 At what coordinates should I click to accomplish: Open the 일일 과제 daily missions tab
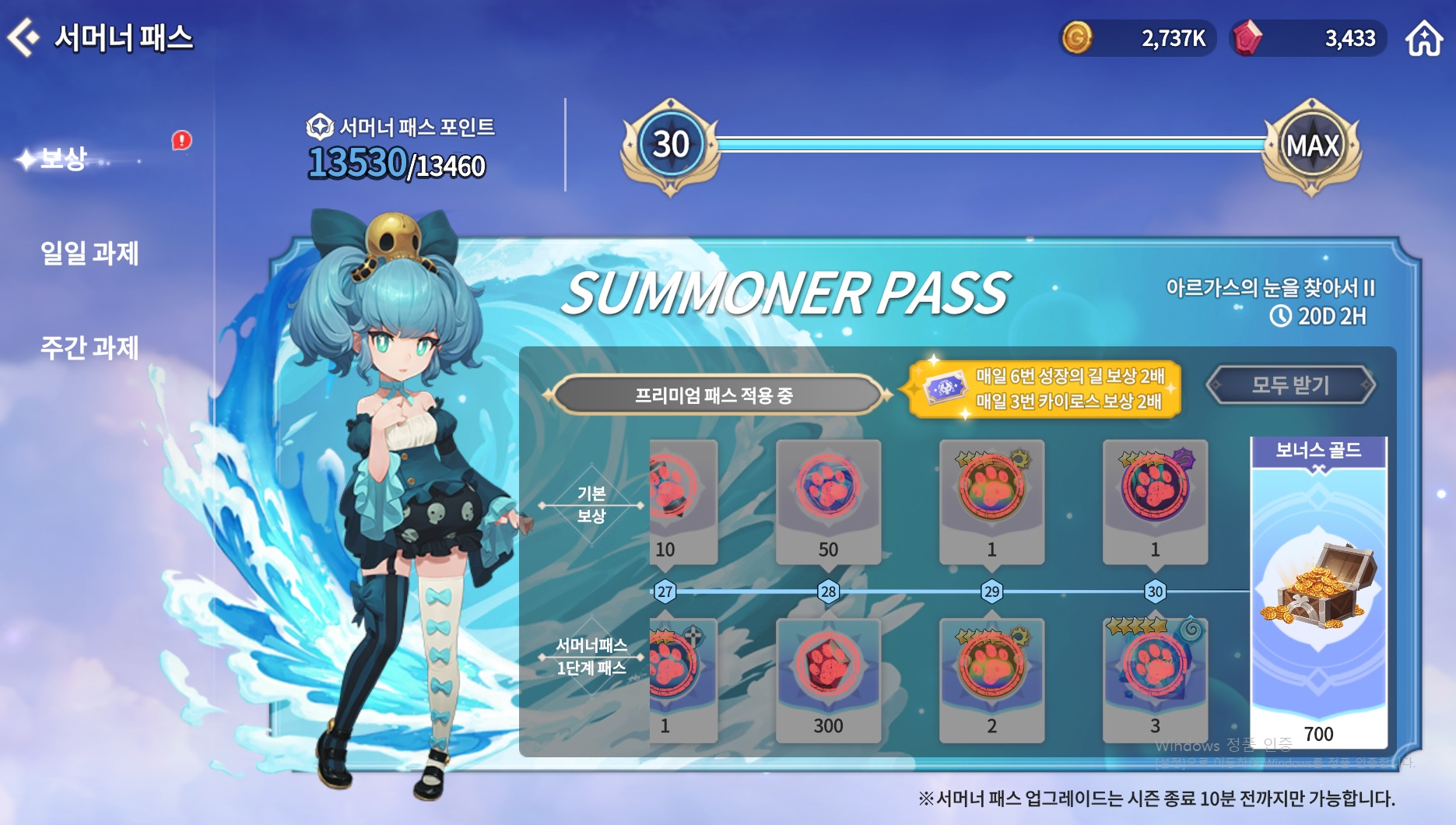coord(89,253)
